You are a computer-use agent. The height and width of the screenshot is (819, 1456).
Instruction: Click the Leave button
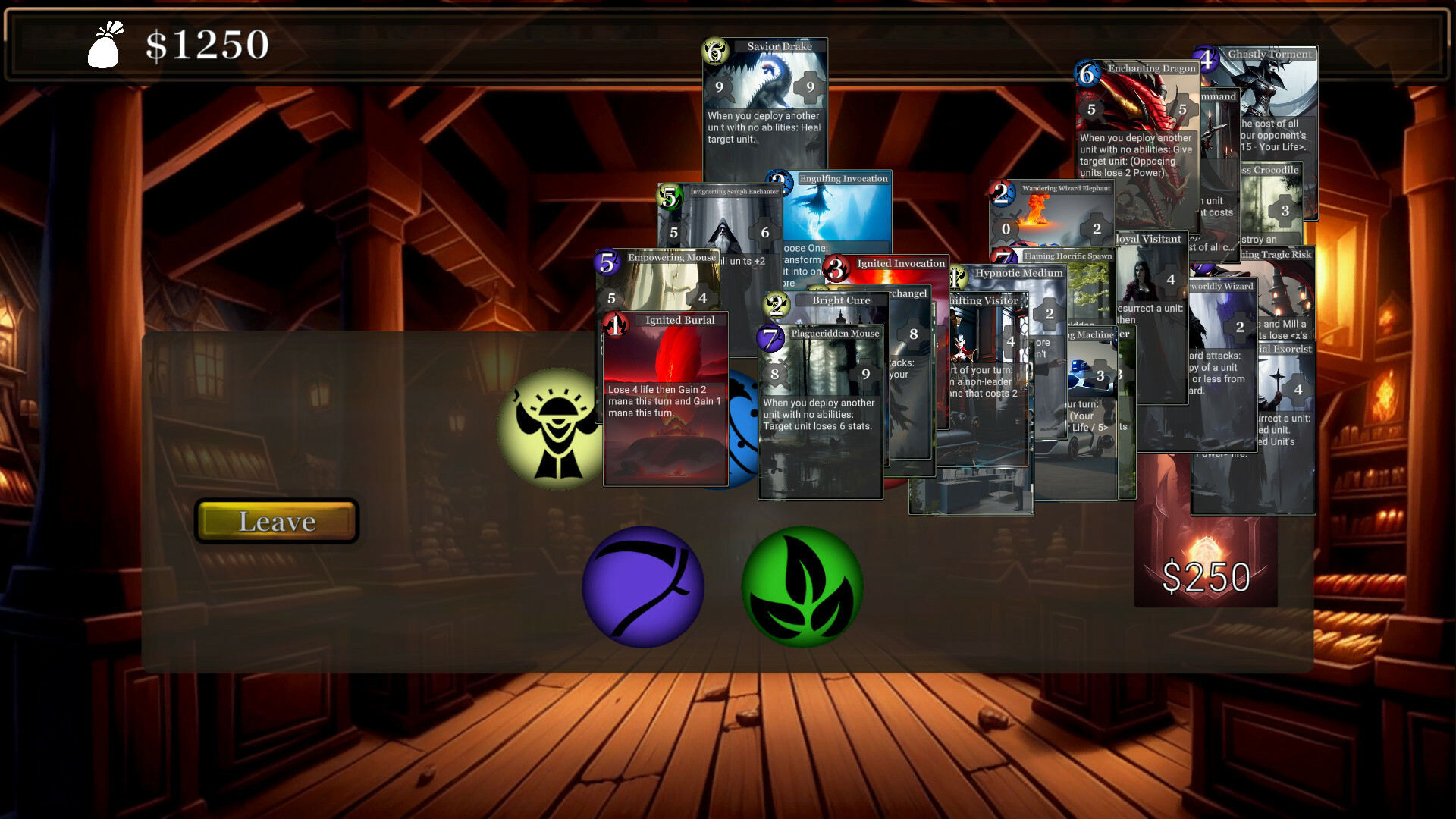pos(276,521)
